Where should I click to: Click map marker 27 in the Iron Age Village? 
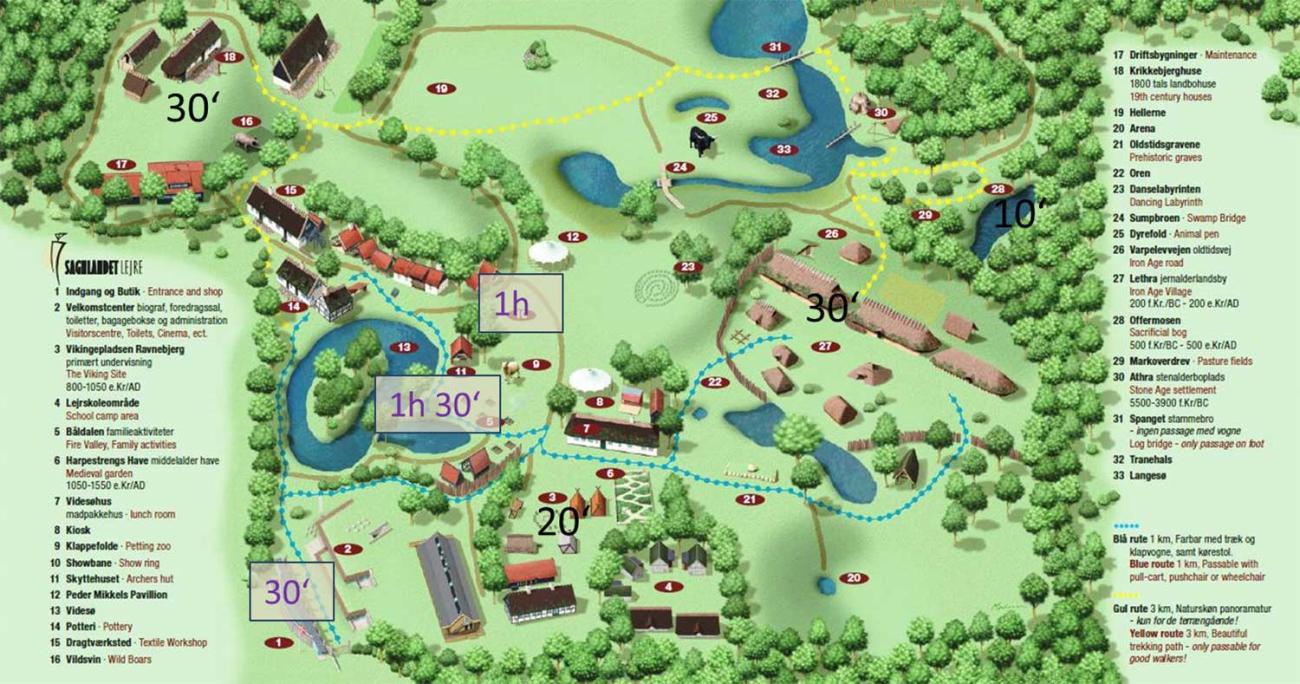coord(824,347)
